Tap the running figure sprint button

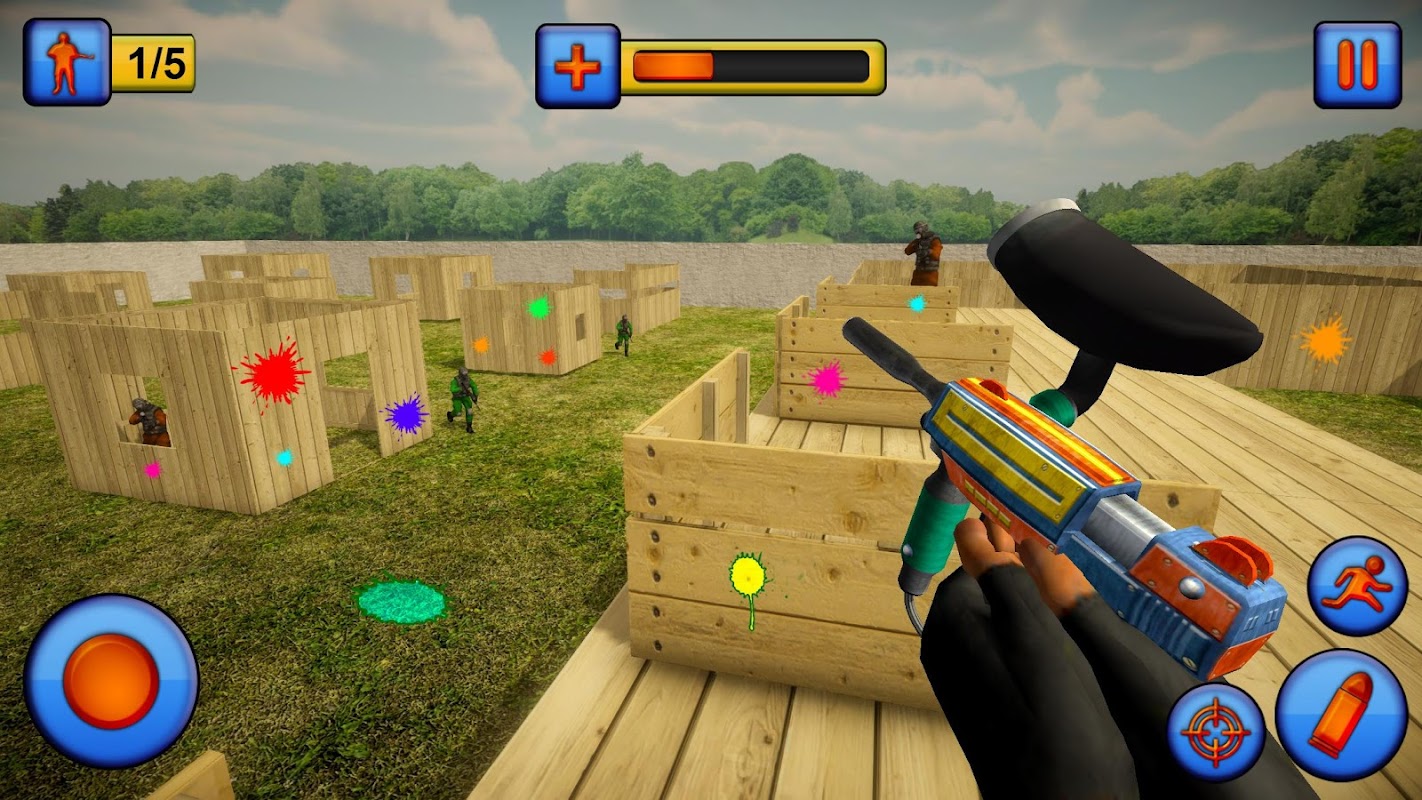pos(1357,585)
